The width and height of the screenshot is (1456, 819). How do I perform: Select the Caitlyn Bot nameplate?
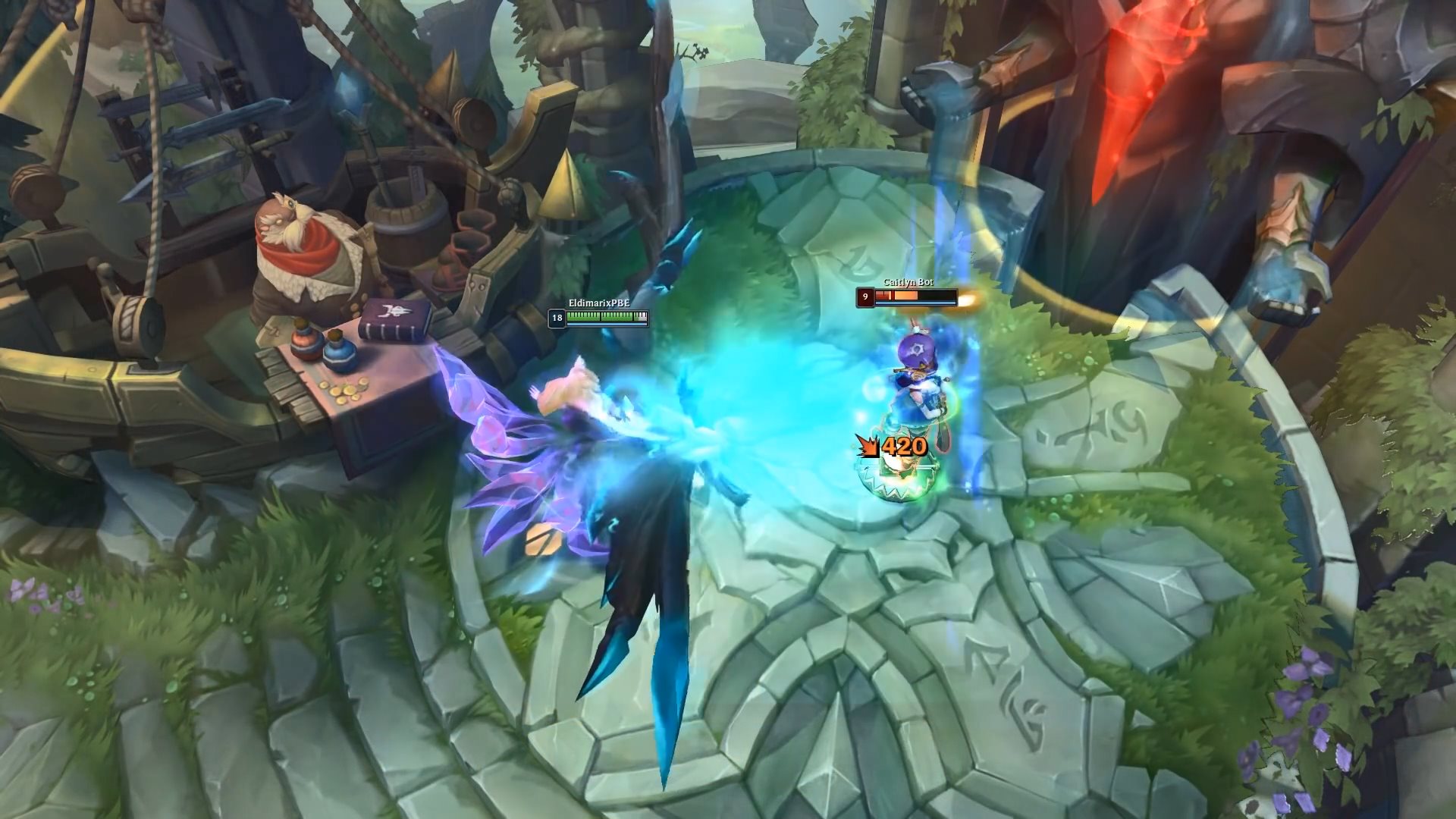908,282
